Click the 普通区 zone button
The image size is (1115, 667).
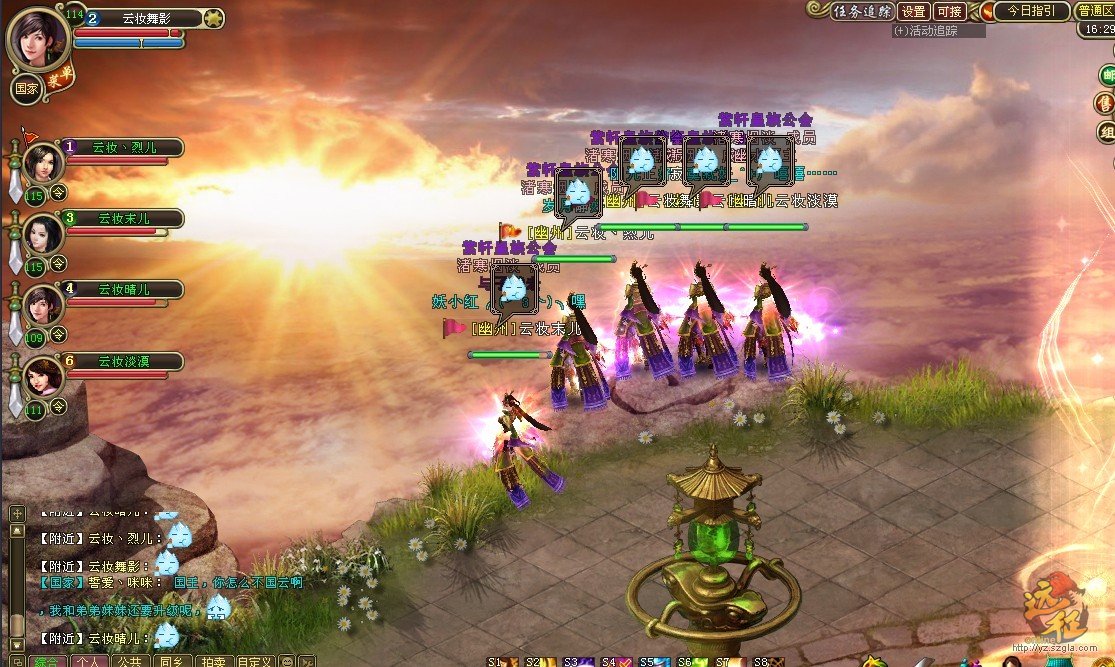tap(1096, 11)
